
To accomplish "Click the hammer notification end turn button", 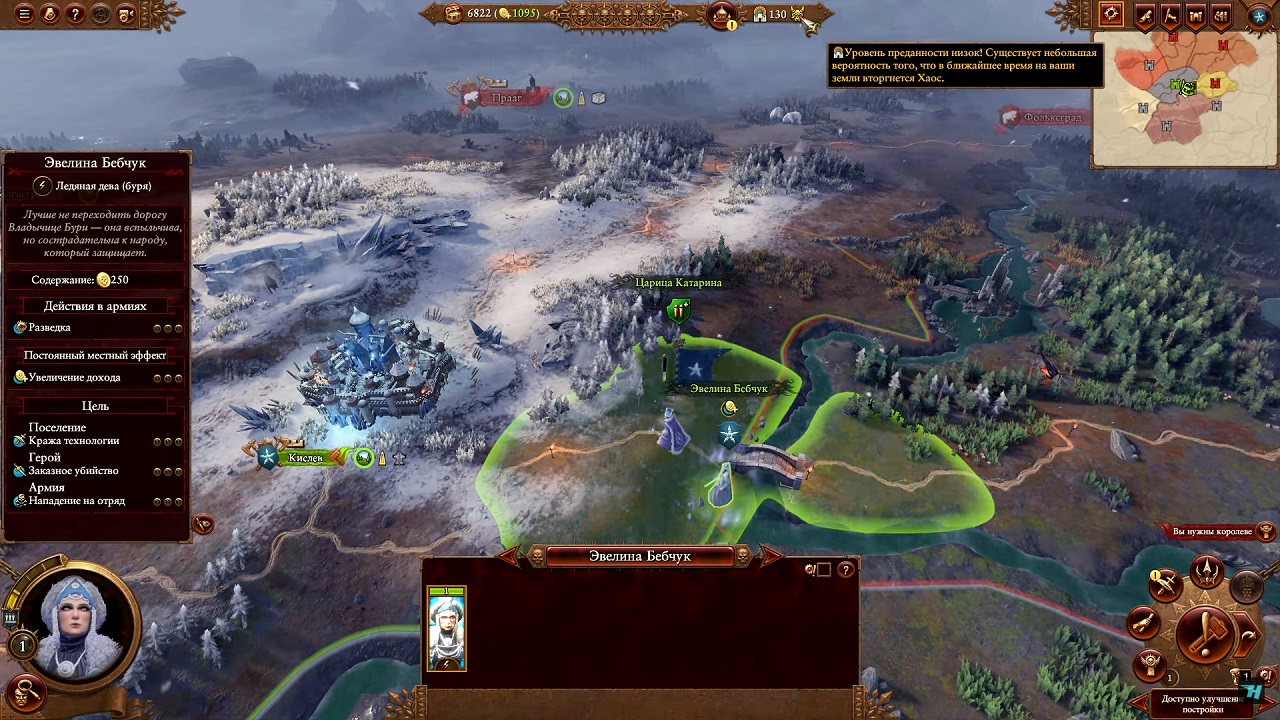I will [x=1206, y=634].
